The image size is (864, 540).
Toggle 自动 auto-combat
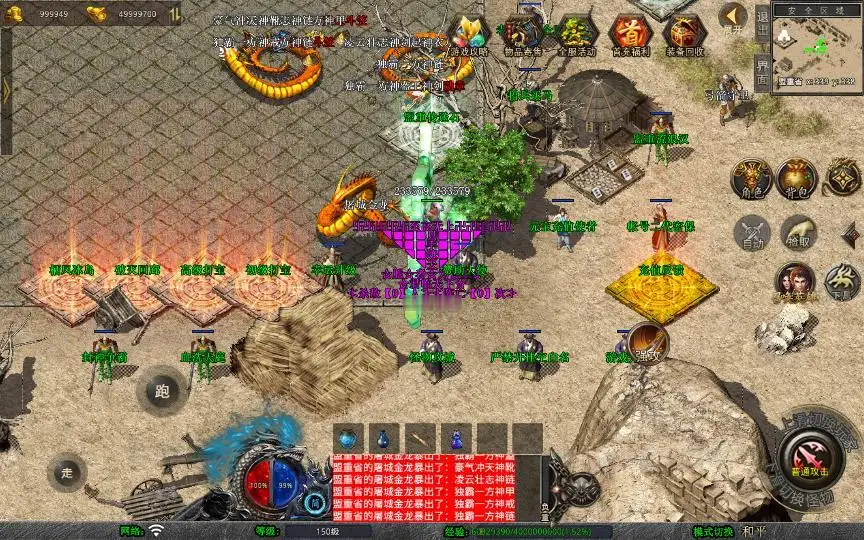(x=751, y=232)
